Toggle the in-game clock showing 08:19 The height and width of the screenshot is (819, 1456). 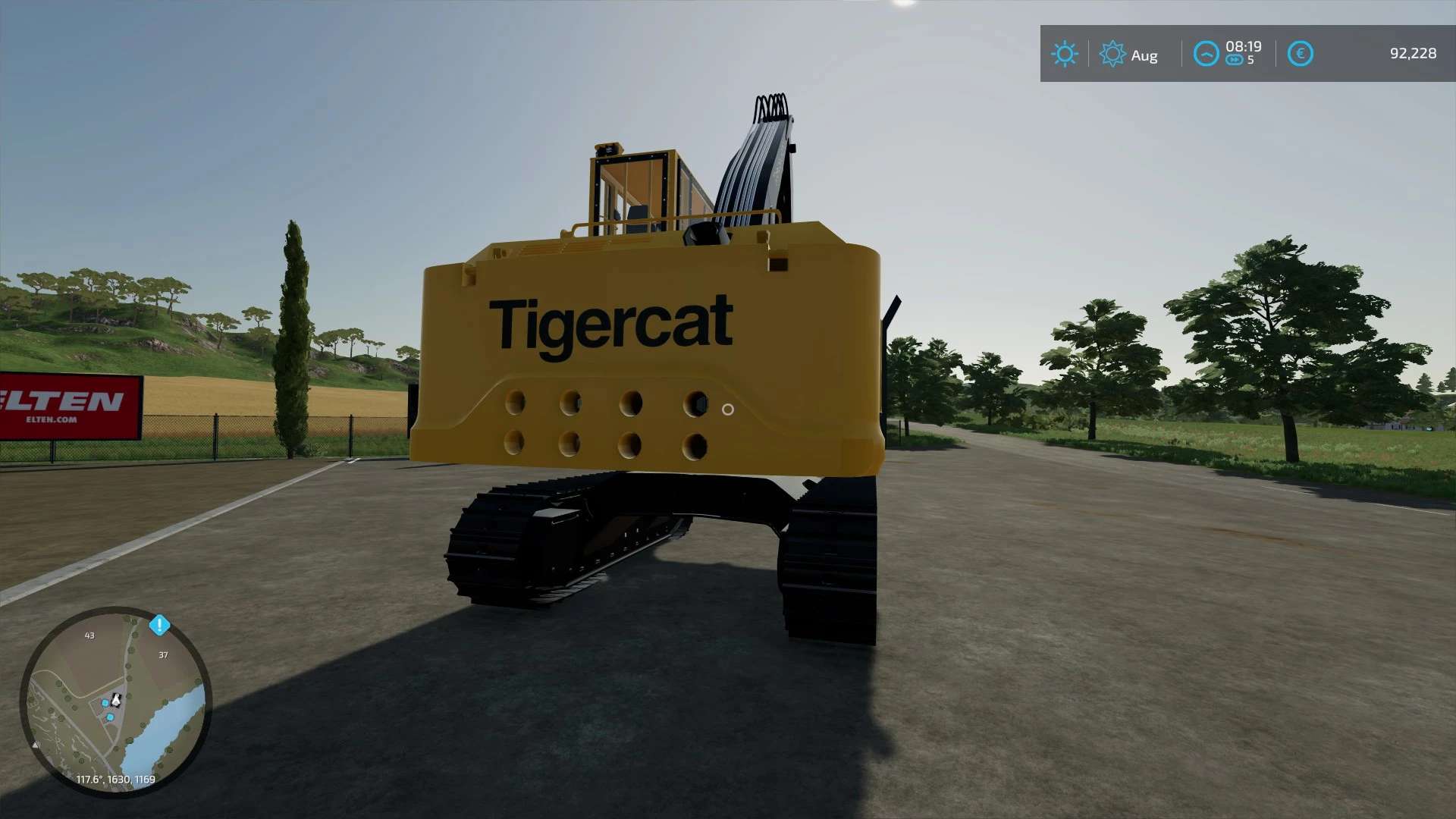[1244, 46]
